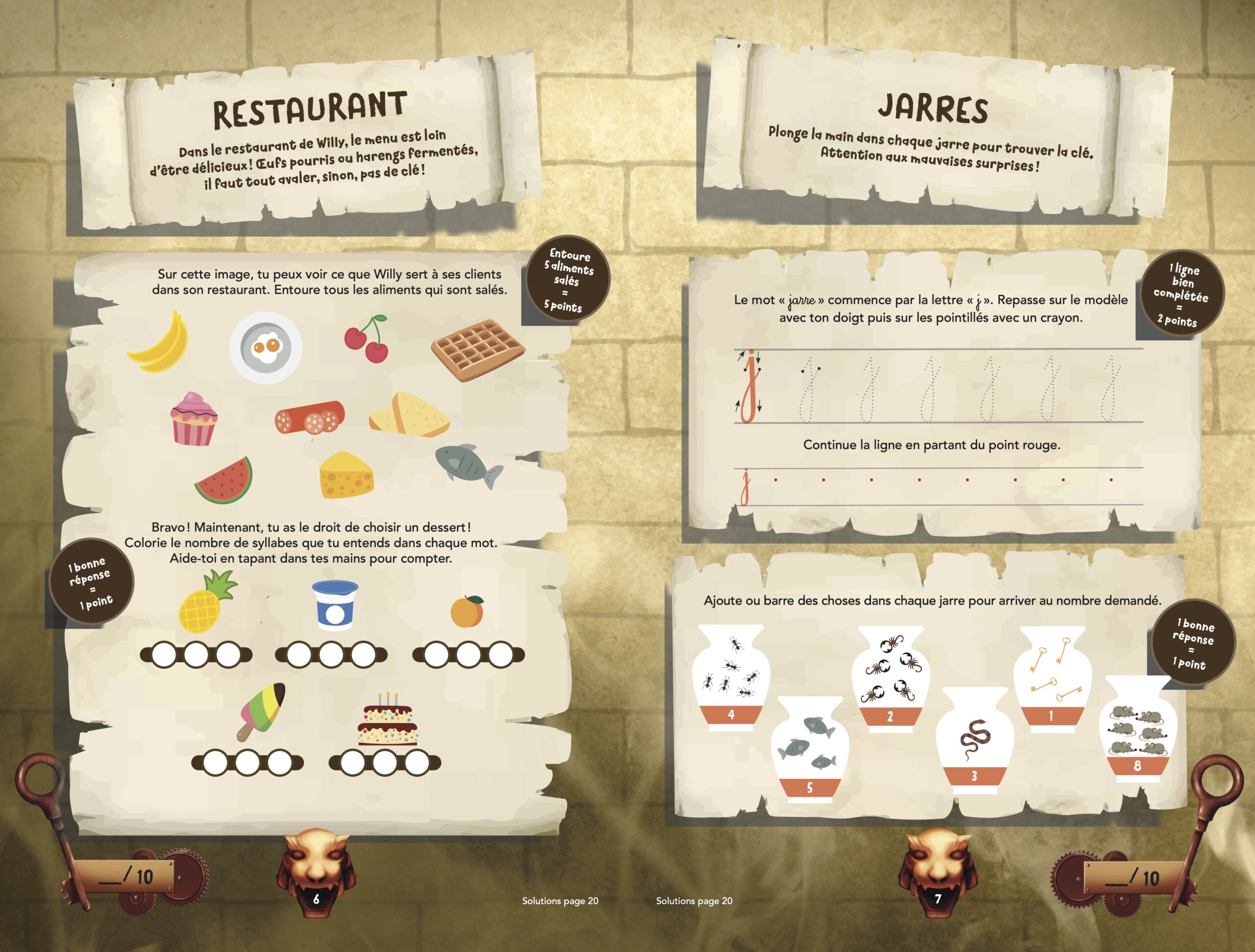The image size is (1255, 952).
Task: Select the pink cupcake
Action: tap(194, 419)
